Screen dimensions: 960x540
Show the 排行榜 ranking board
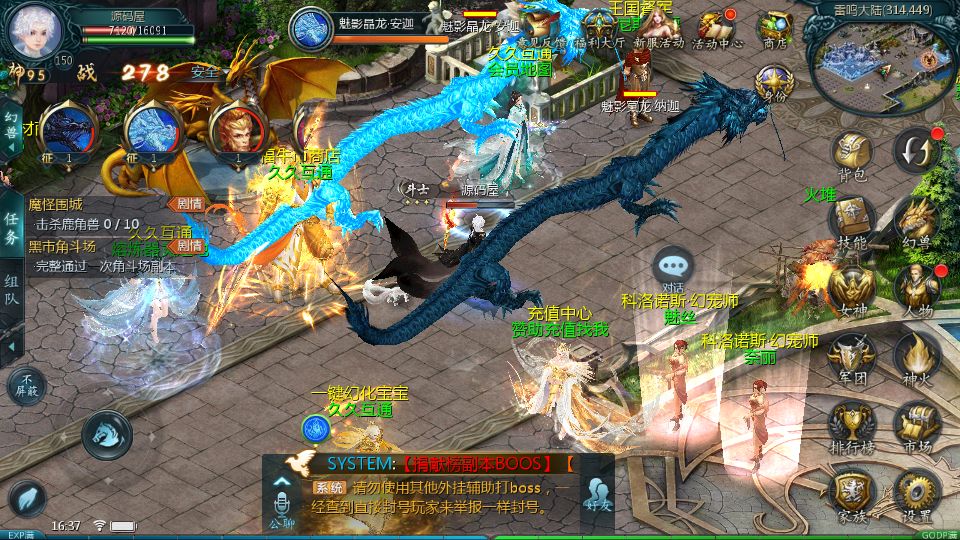click(x=852, y=423)
